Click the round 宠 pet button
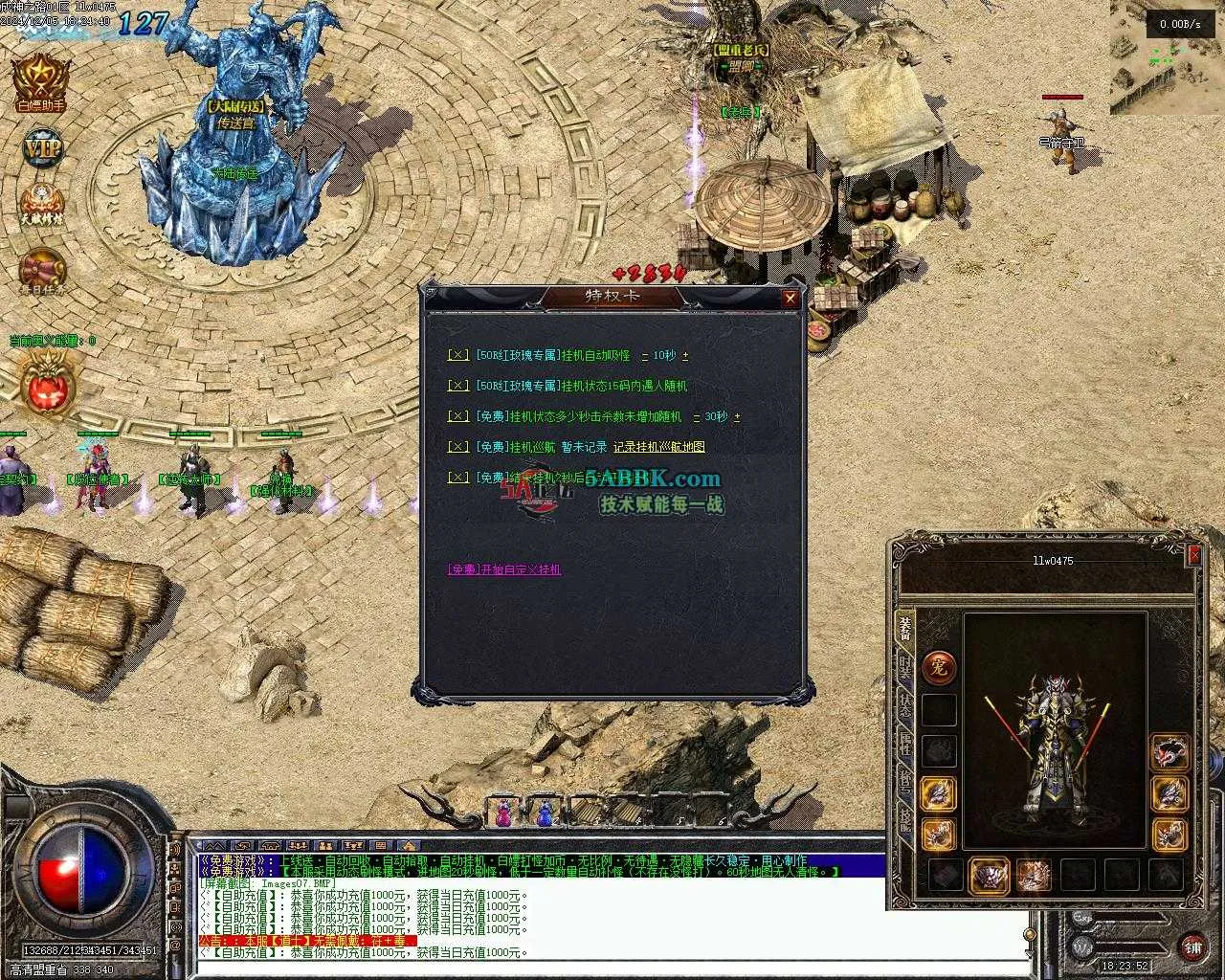 tap(938, 667)
